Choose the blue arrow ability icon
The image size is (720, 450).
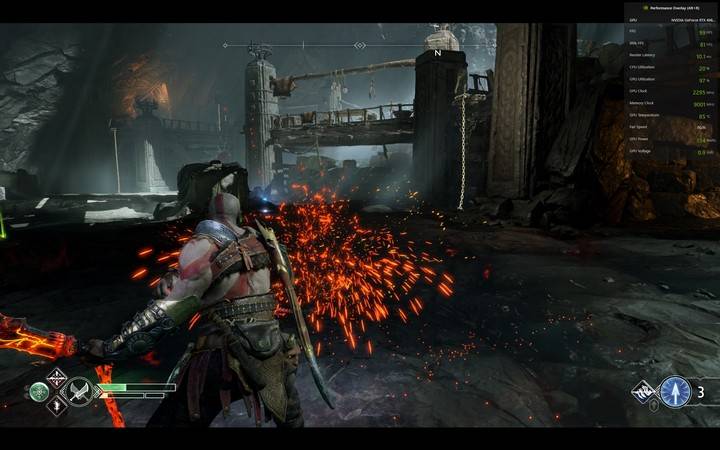click(x=675, y=391)
